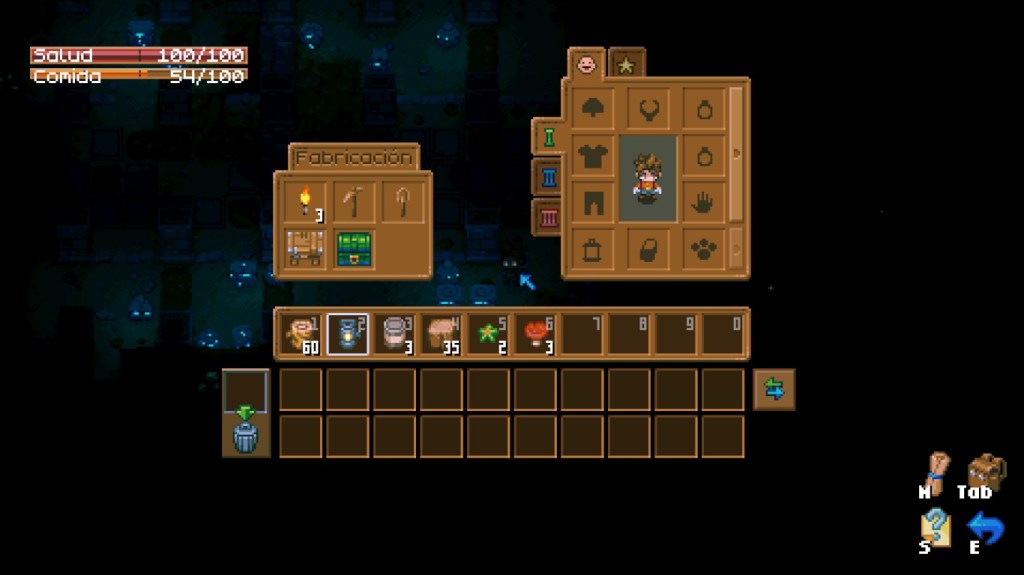Craft a torch in Fabricación
This screenshot has width=1024, height=575.
(305, 203)
